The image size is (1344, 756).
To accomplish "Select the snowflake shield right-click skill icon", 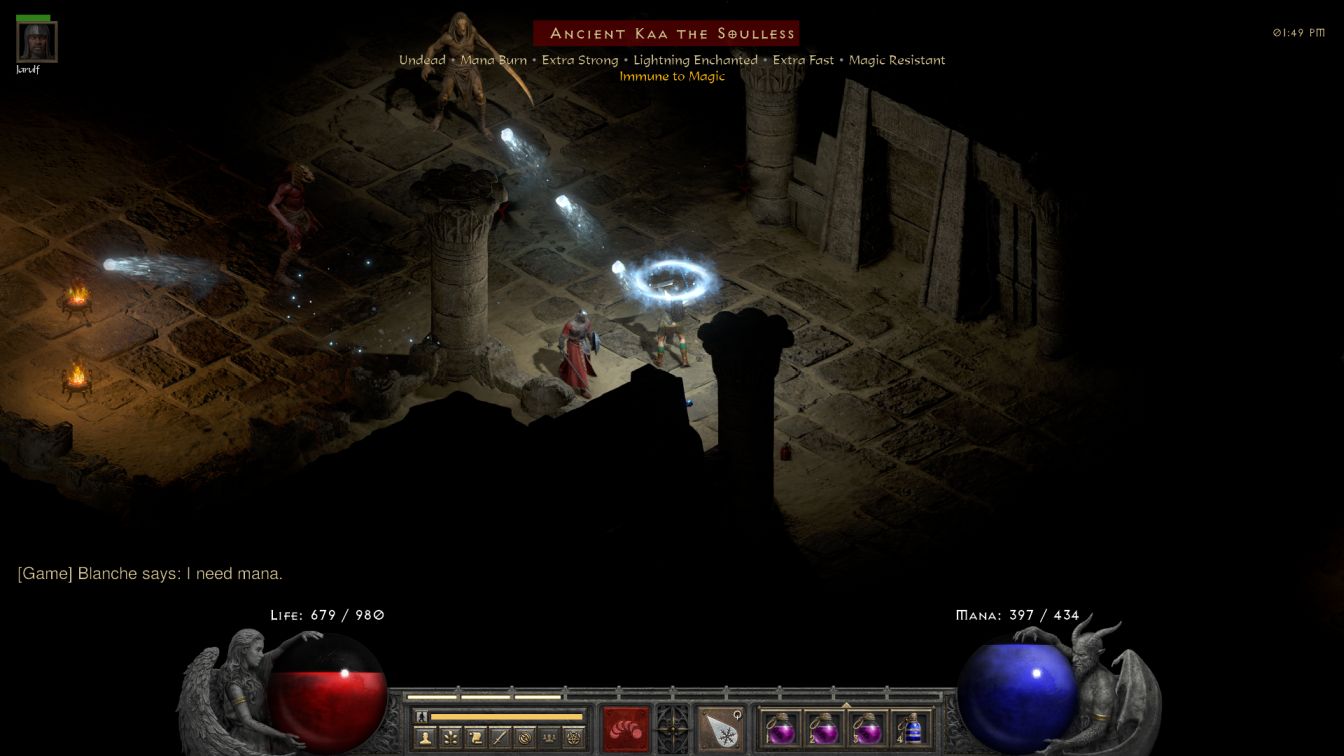I will click(720, 727).
